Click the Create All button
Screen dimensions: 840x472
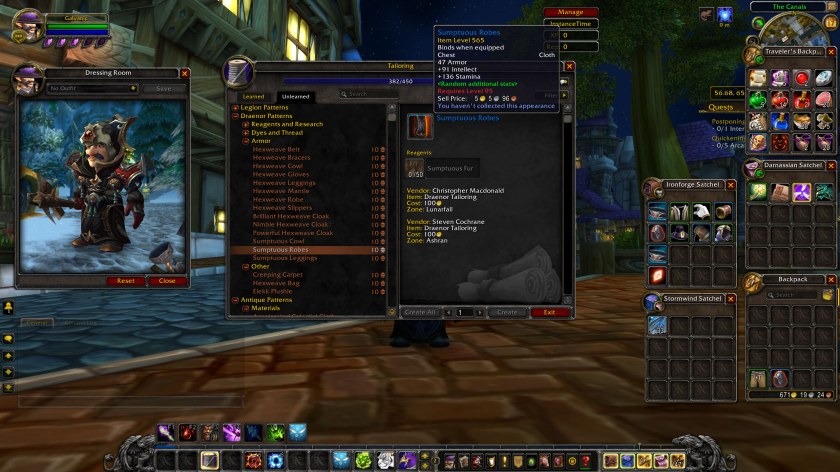coord(420,312)
